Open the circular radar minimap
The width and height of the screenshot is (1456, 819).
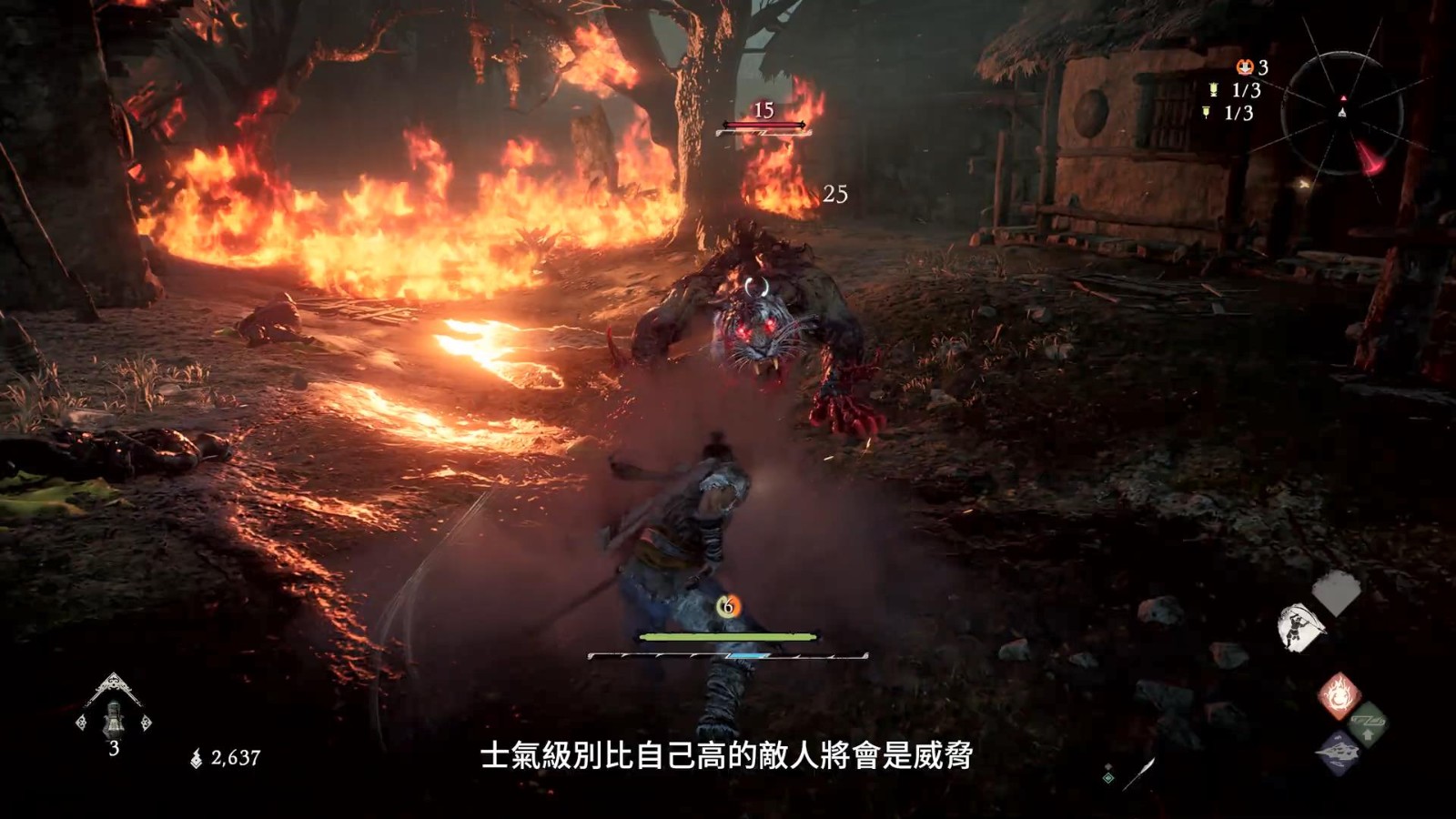tap(1341, 111)
